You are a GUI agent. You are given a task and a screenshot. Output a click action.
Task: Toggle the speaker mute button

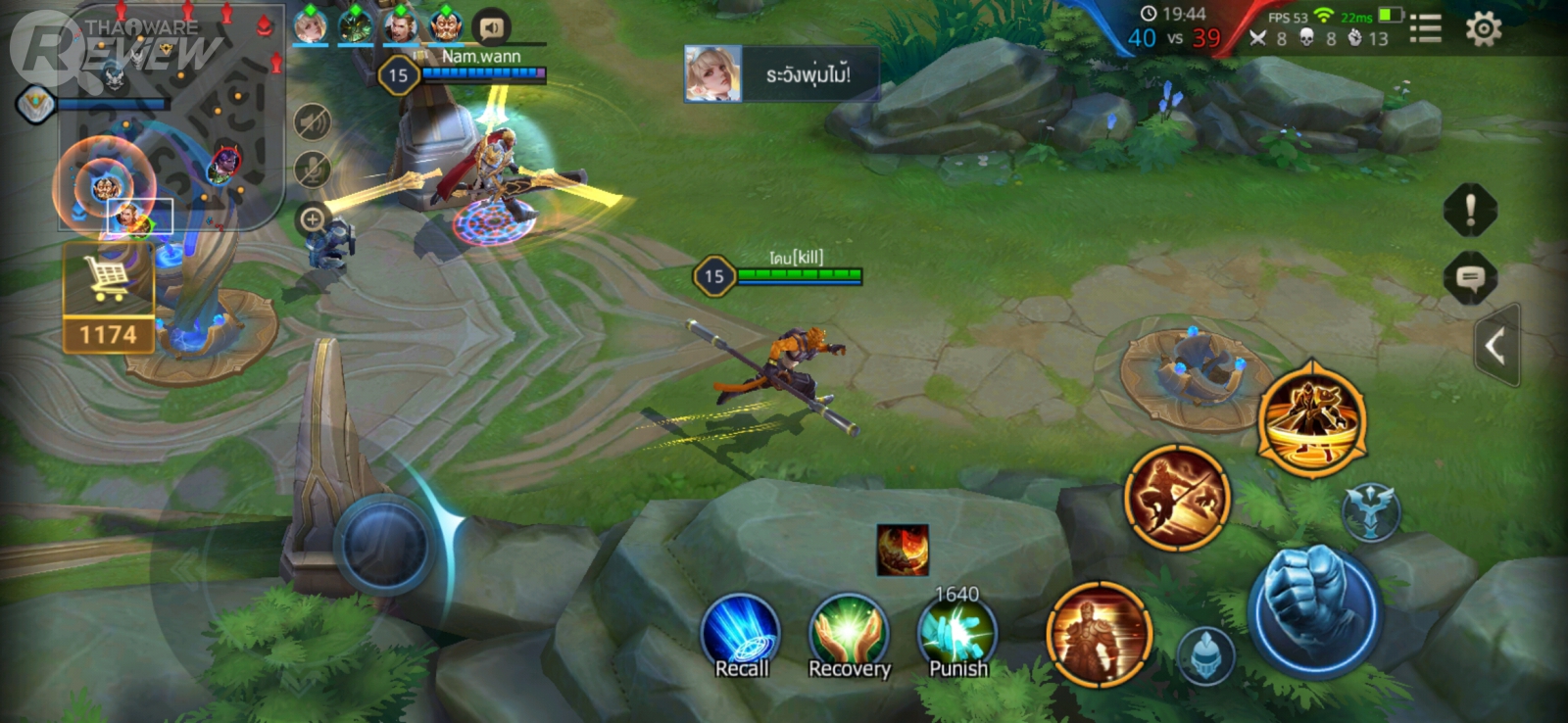click(313, 122)
